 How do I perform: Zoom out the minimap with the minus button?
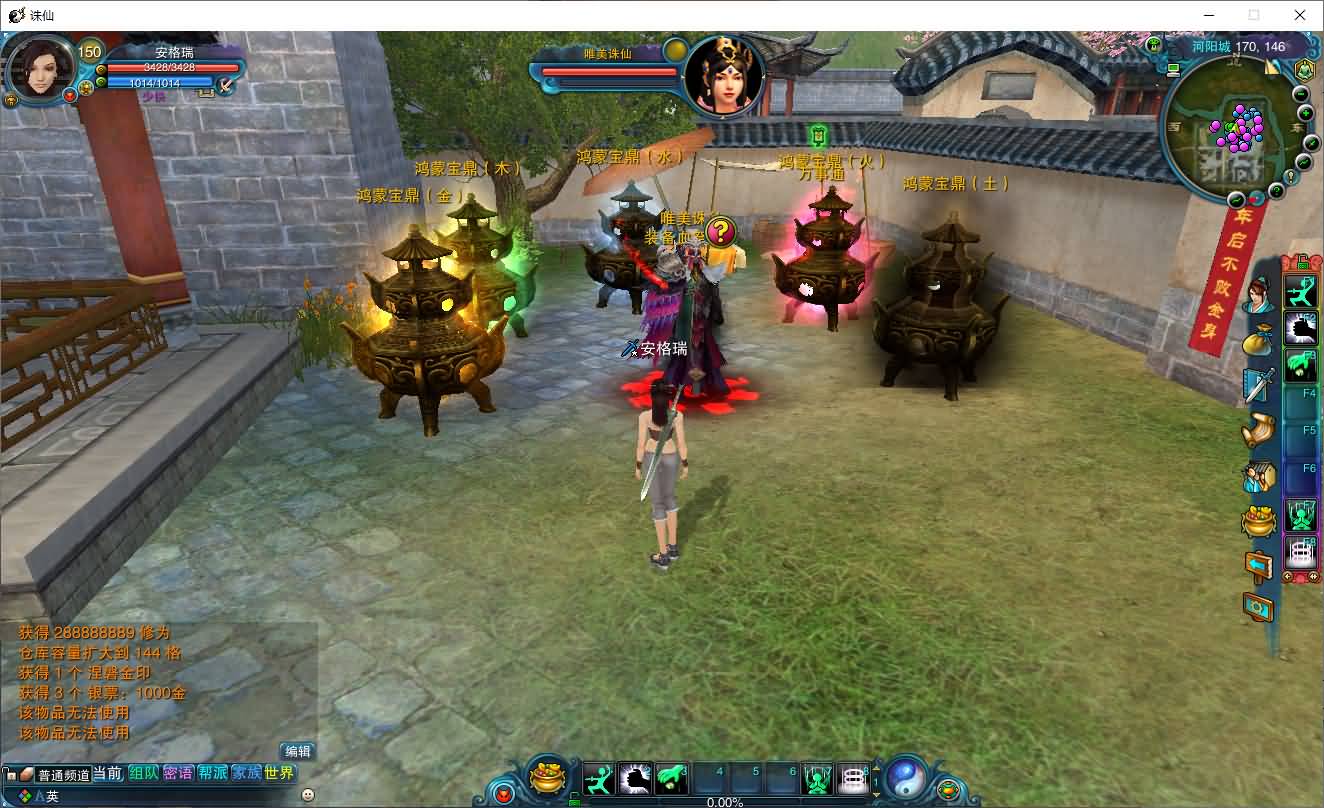click(x=1301, y=94)
